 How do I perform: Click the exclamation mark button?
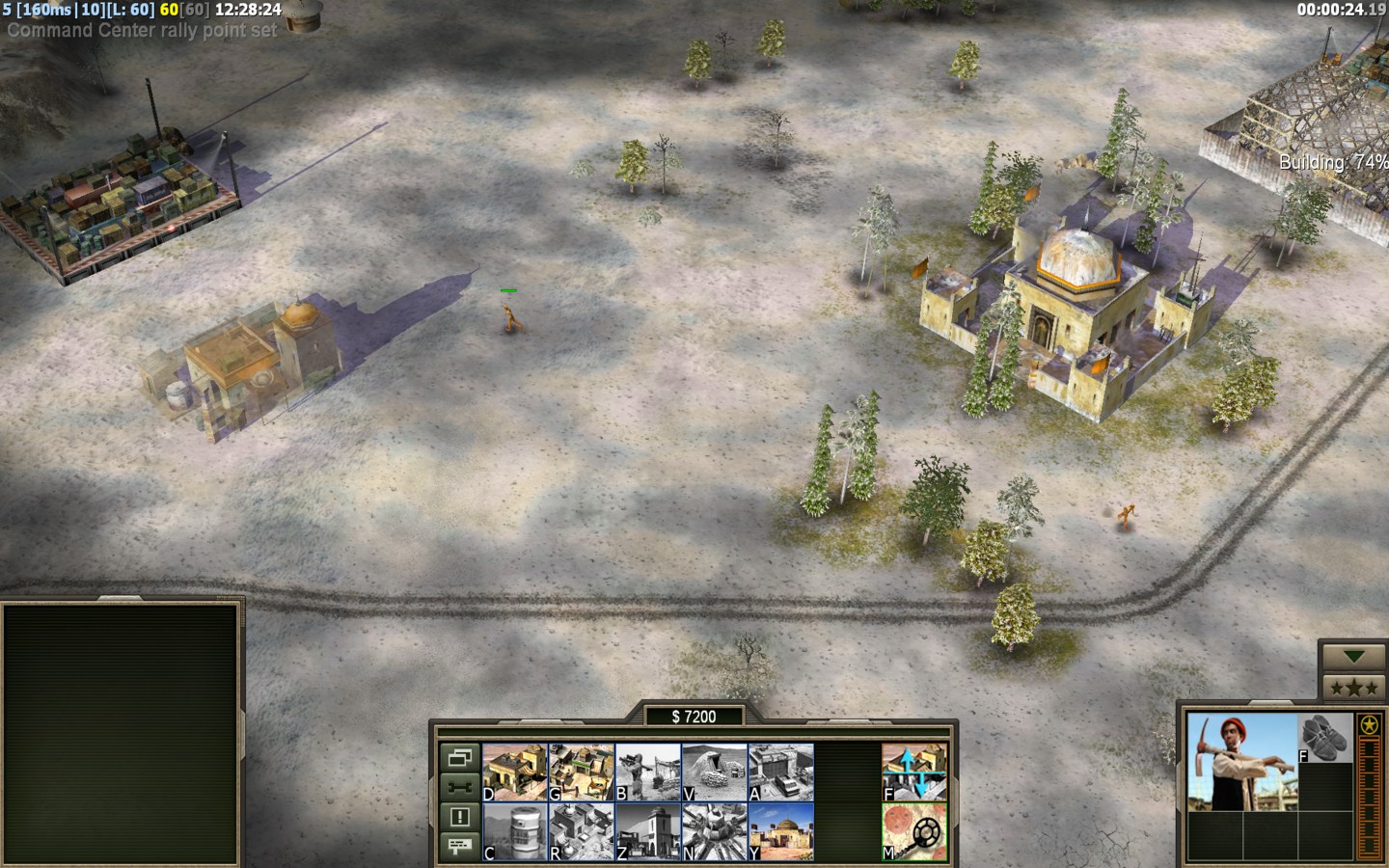(x=460, y=817)
